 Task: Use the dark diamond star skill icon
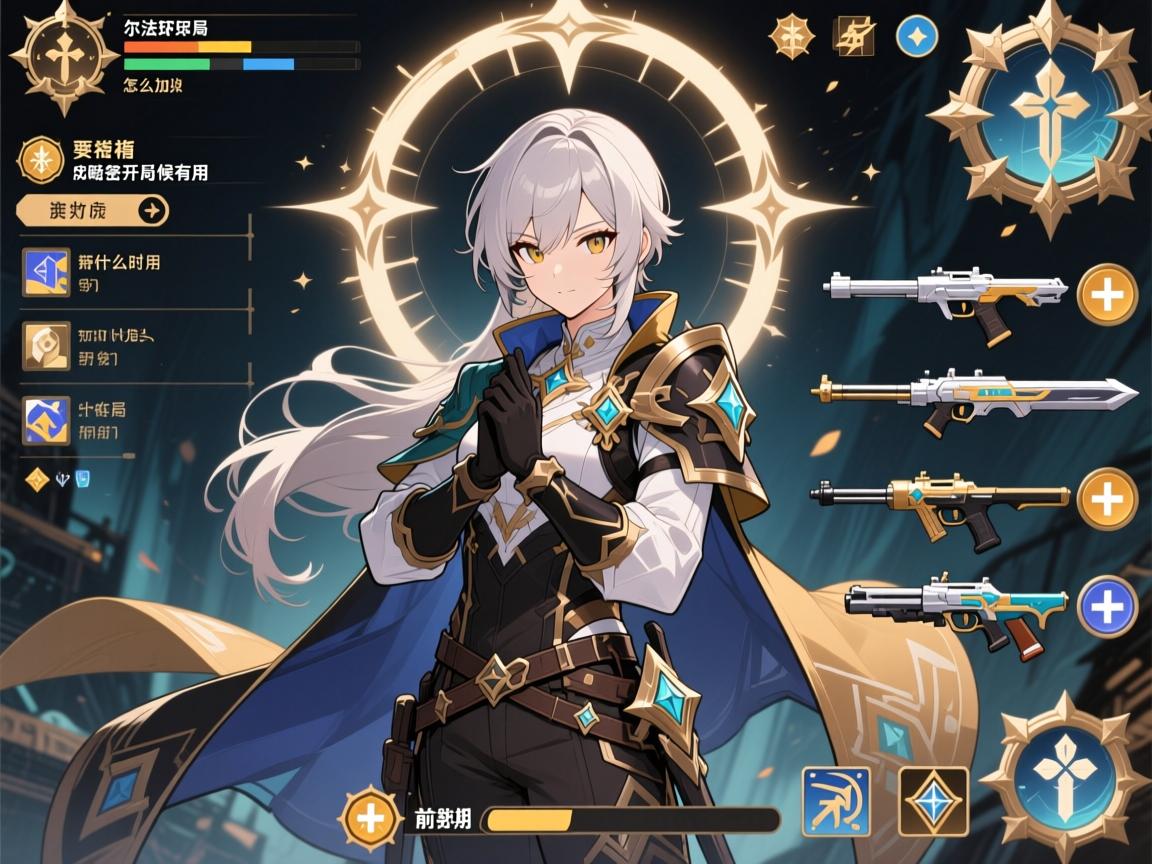(933, 801)
